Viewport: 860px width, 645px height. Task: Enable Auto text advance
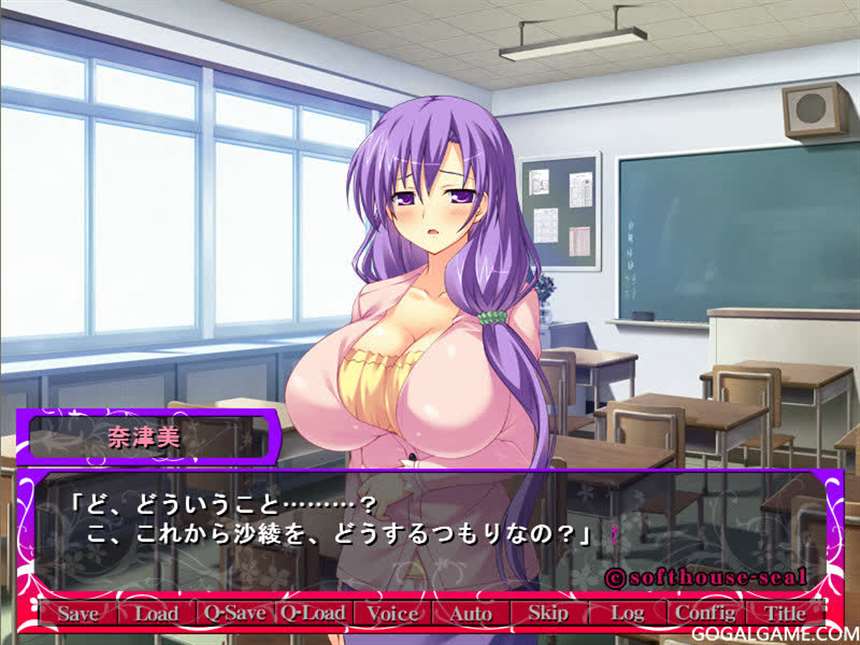(x=470, y=614)
